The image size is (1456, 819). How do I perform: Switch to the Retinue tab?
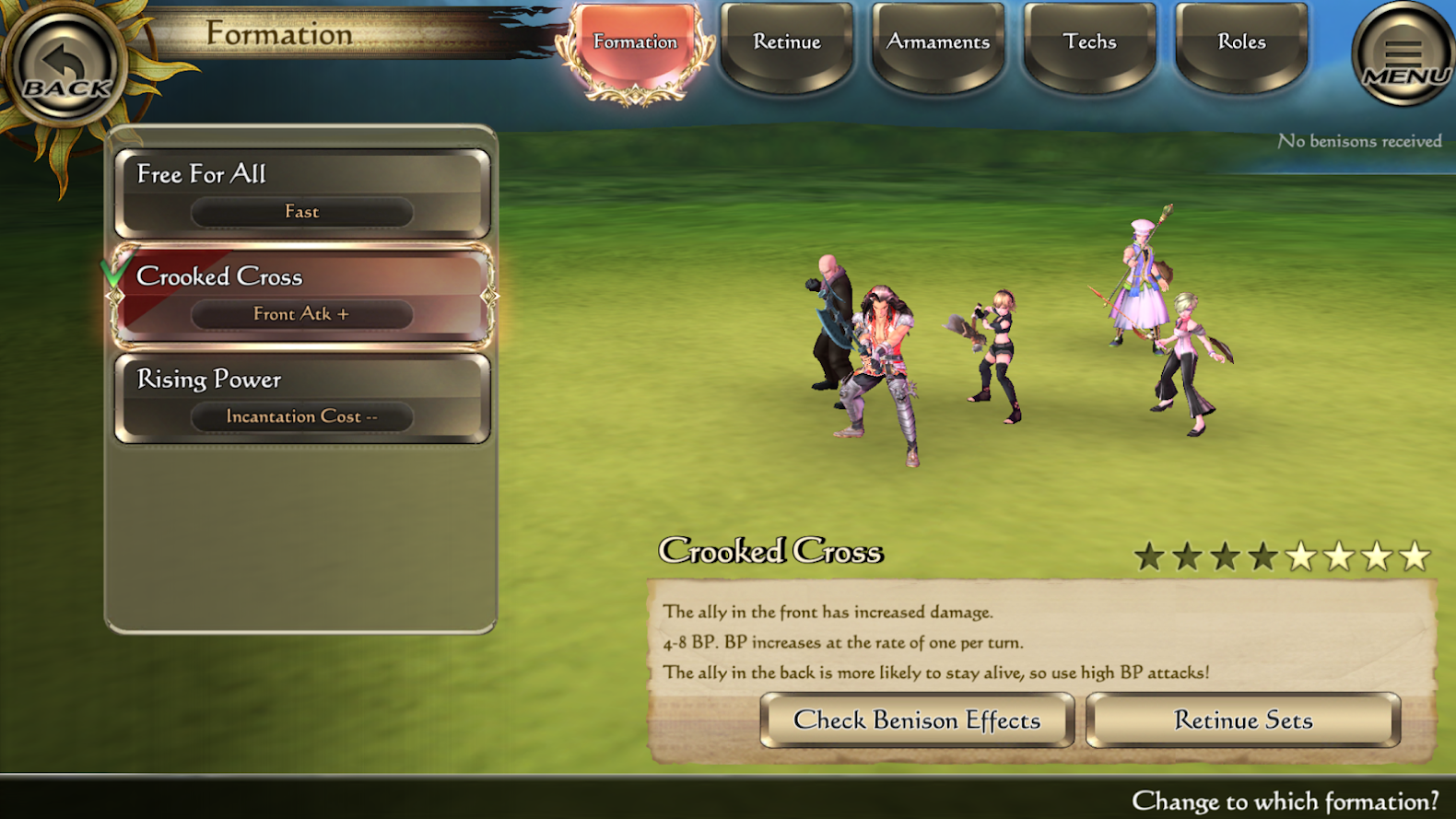[786, 41]
